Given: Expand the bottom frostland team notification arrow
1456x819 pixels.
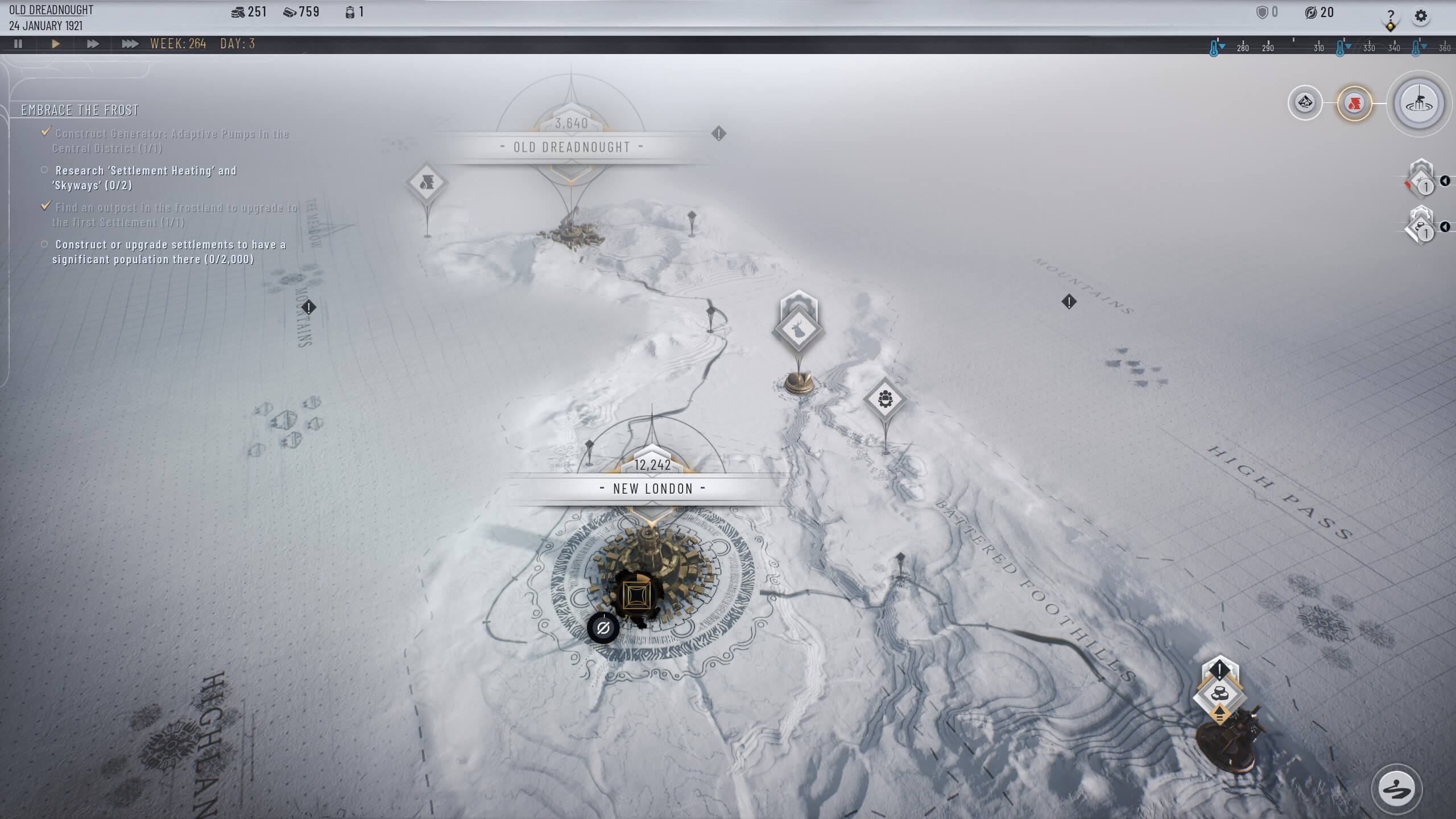Looking at the screenshot, I should (x=1445, y=227).
